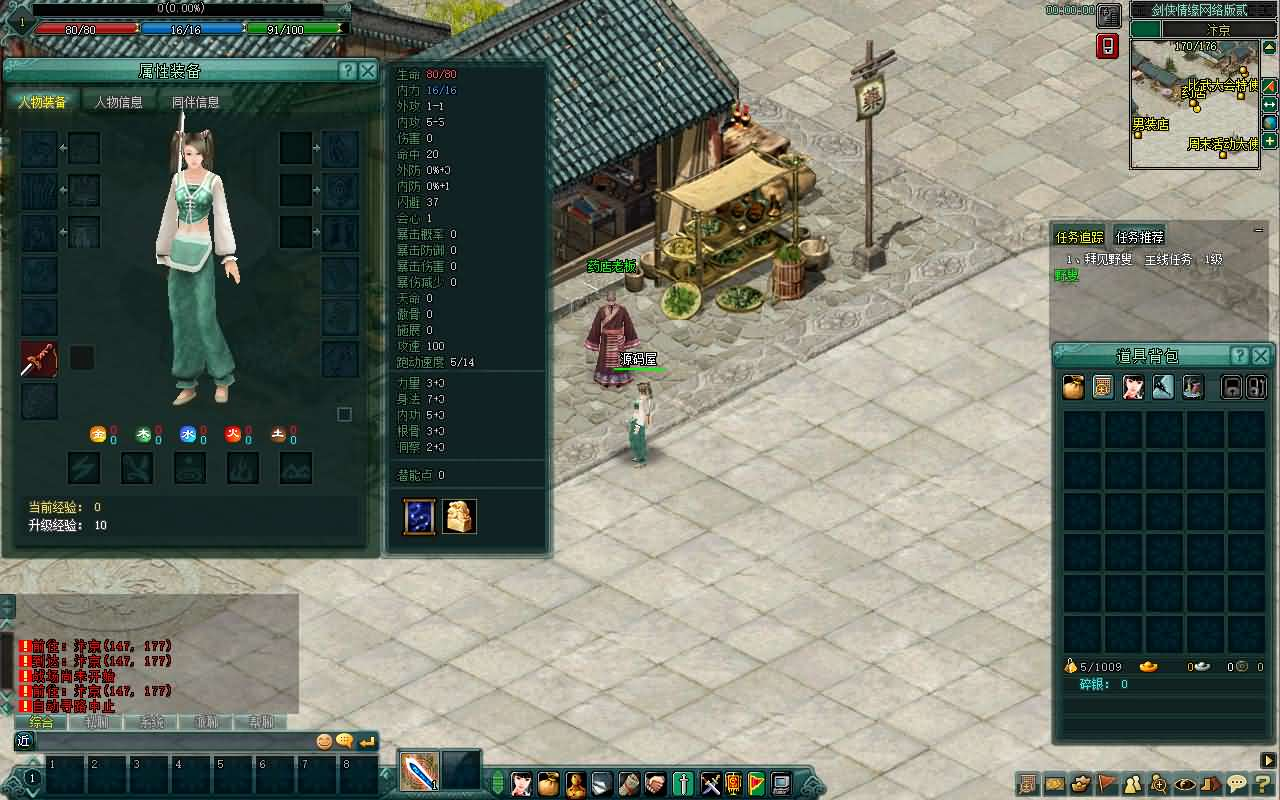Select the 综合 chat channel tab

[x=41, y=722]
